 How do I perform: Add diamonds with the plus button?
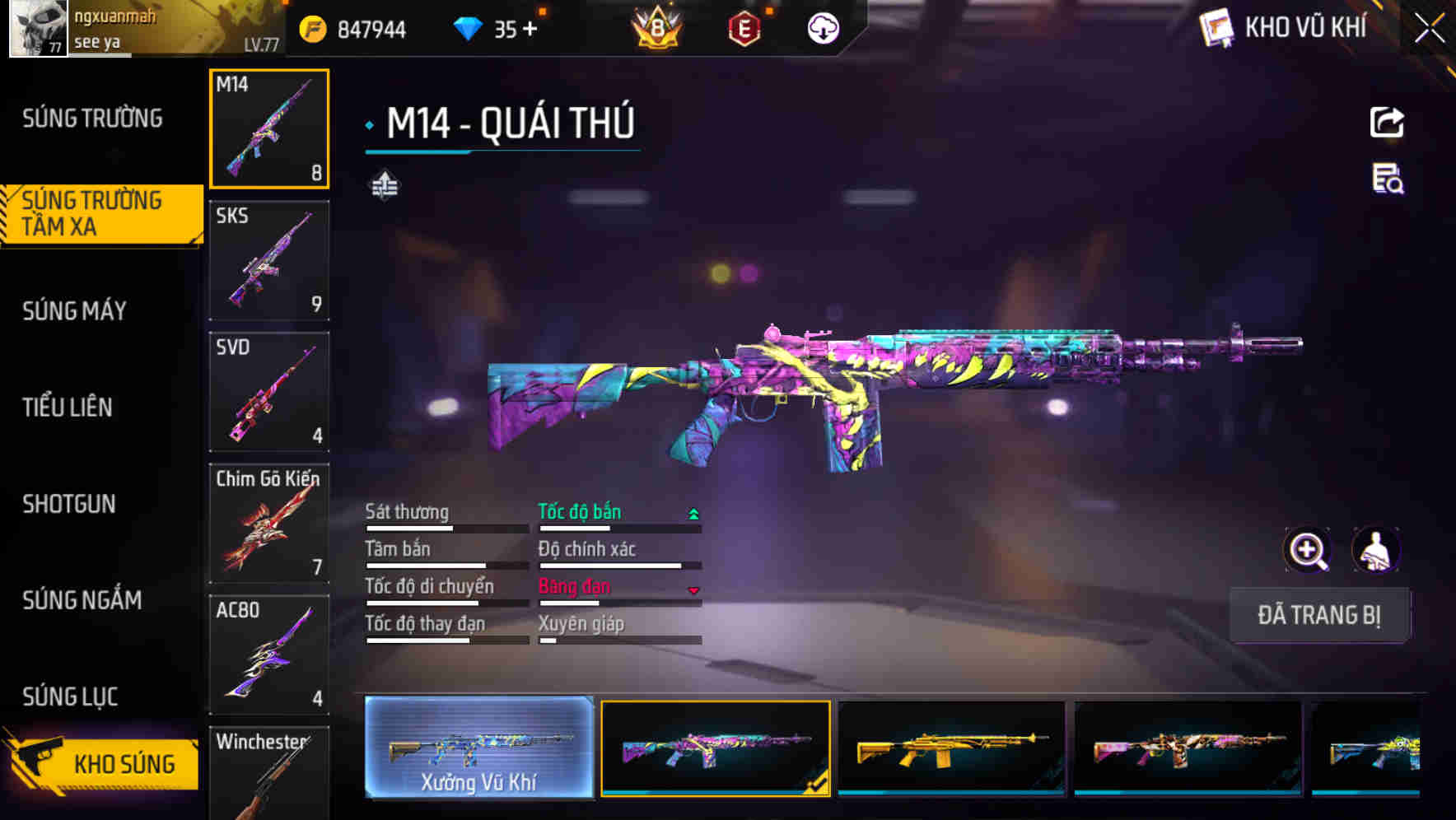click(530, 30)
